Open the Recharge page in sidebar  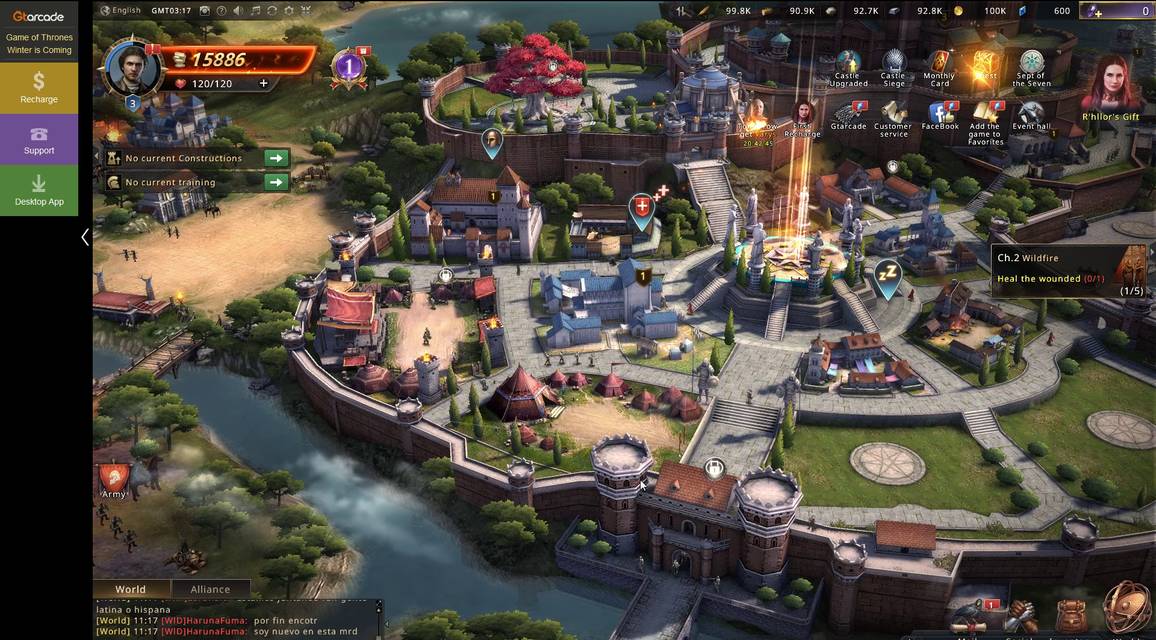(x=38, y=87)
